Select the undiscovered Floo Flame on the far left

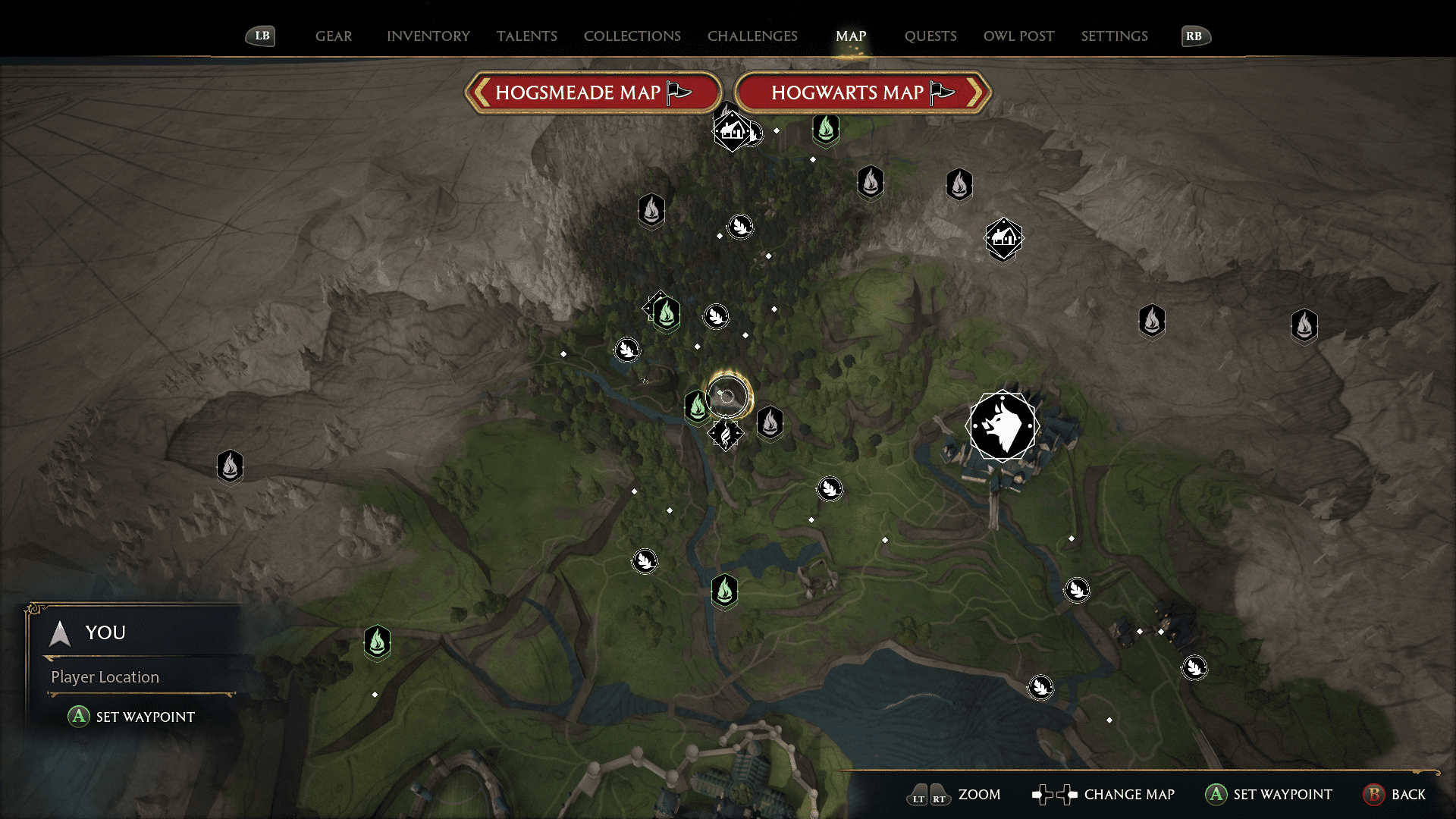230,466
